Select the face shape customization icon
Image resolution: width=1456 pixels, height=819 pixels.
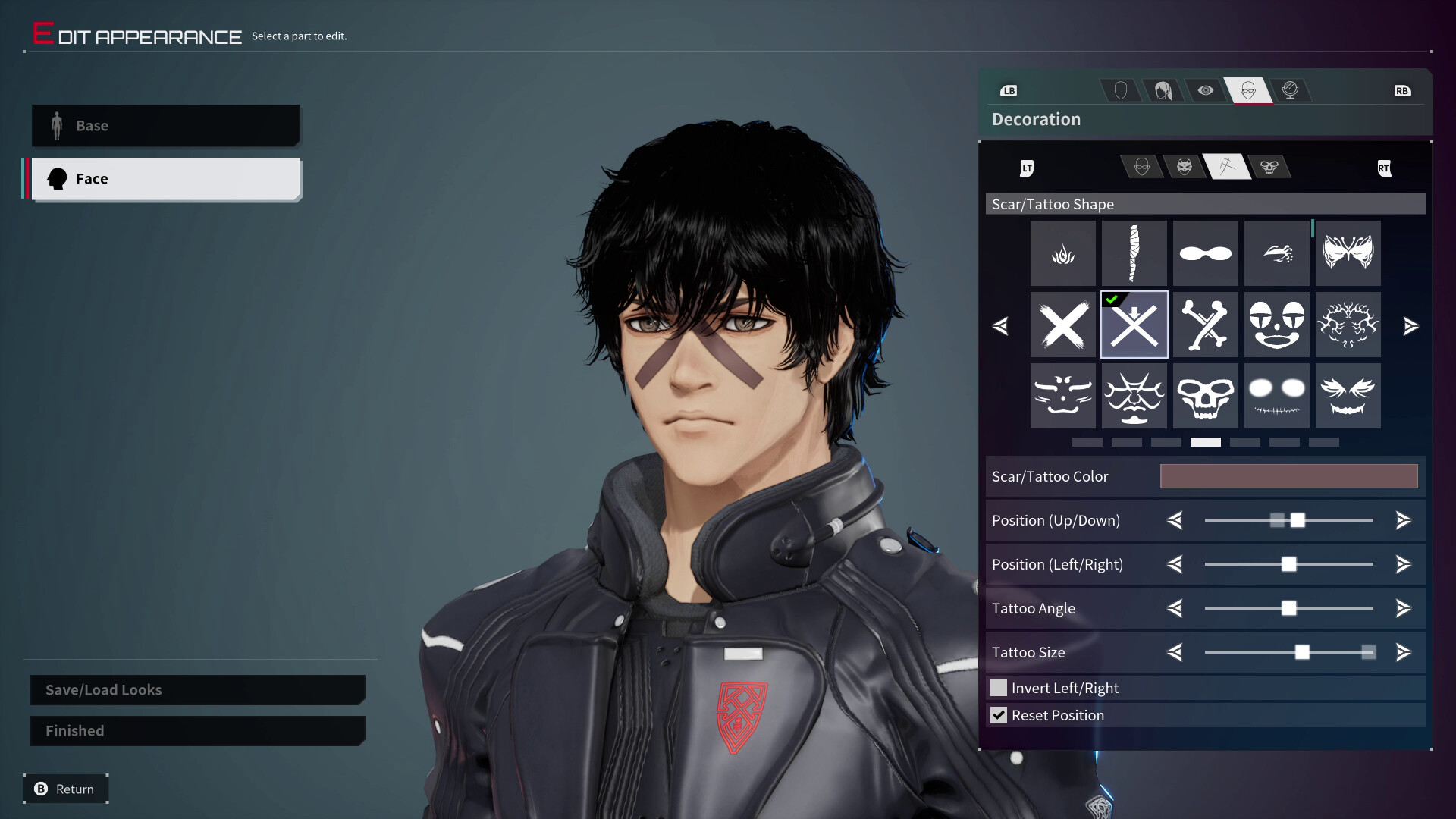(1121, 90)
